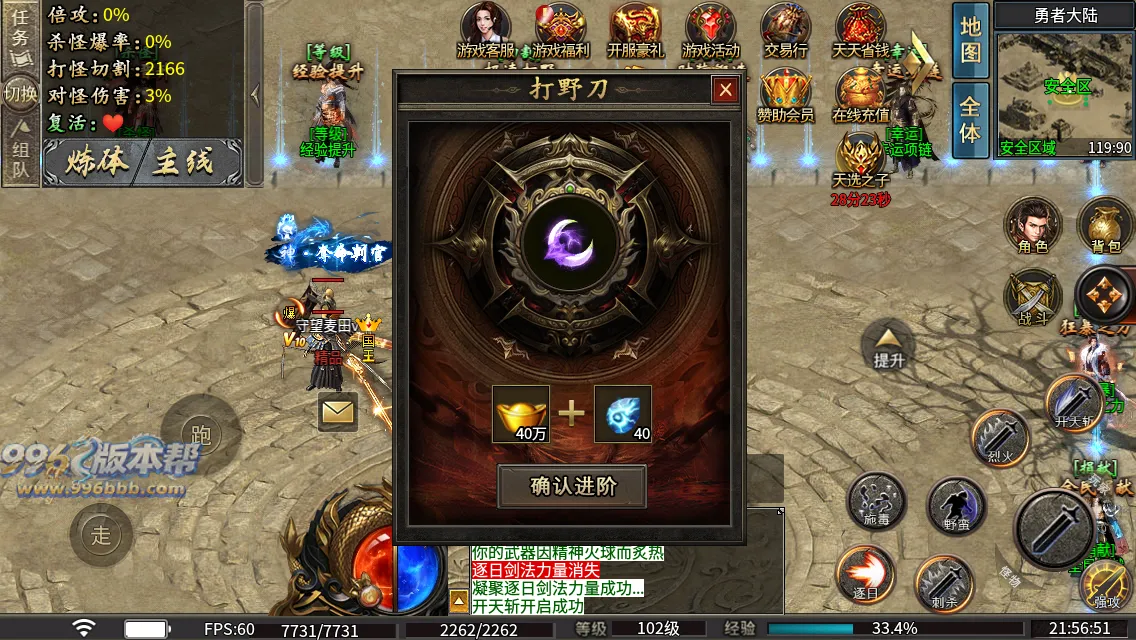Open the mail envelope icon

[x=338, y=411]
